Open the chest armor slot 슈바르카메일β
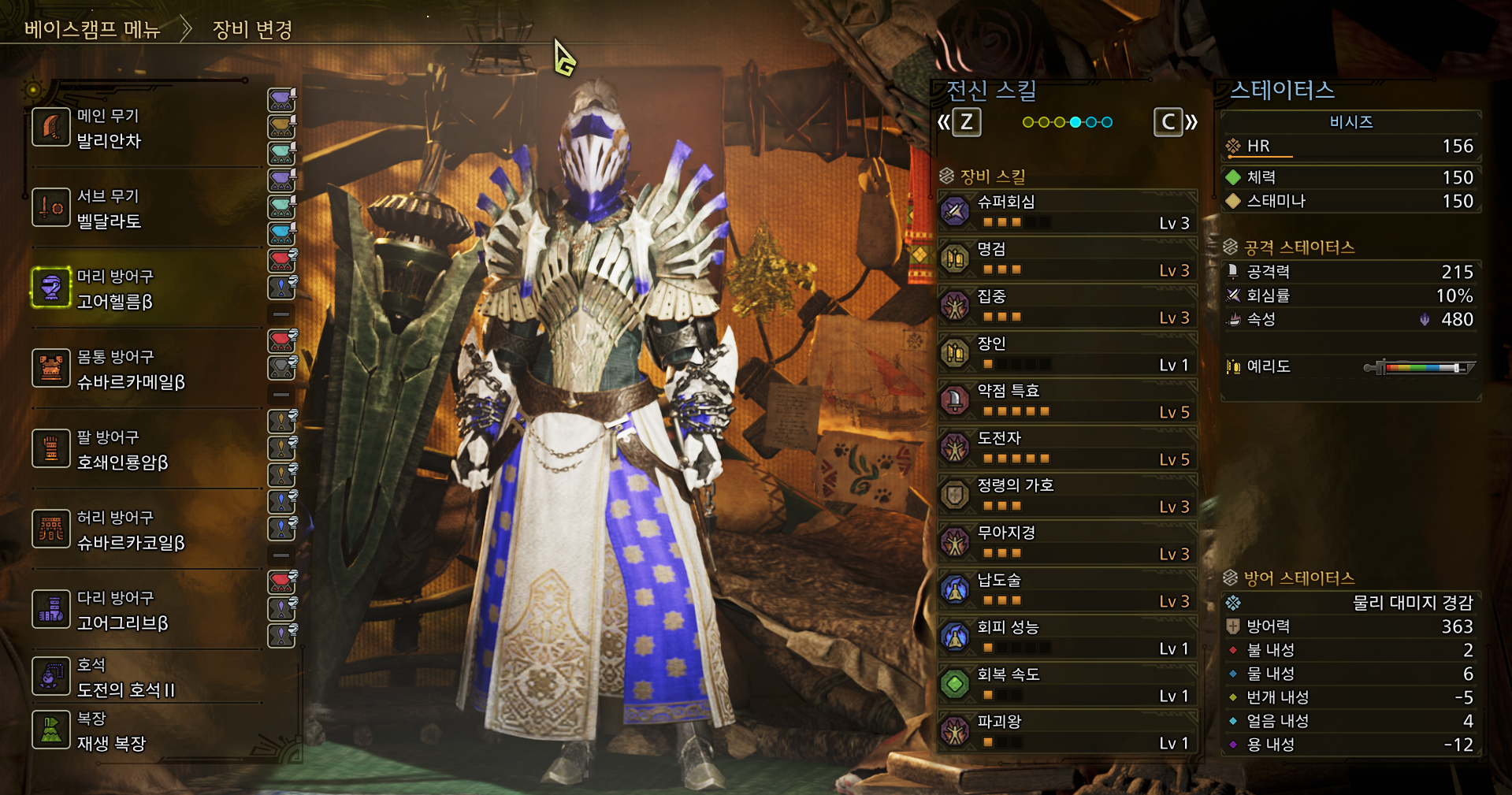 click(x=146, y=370)
